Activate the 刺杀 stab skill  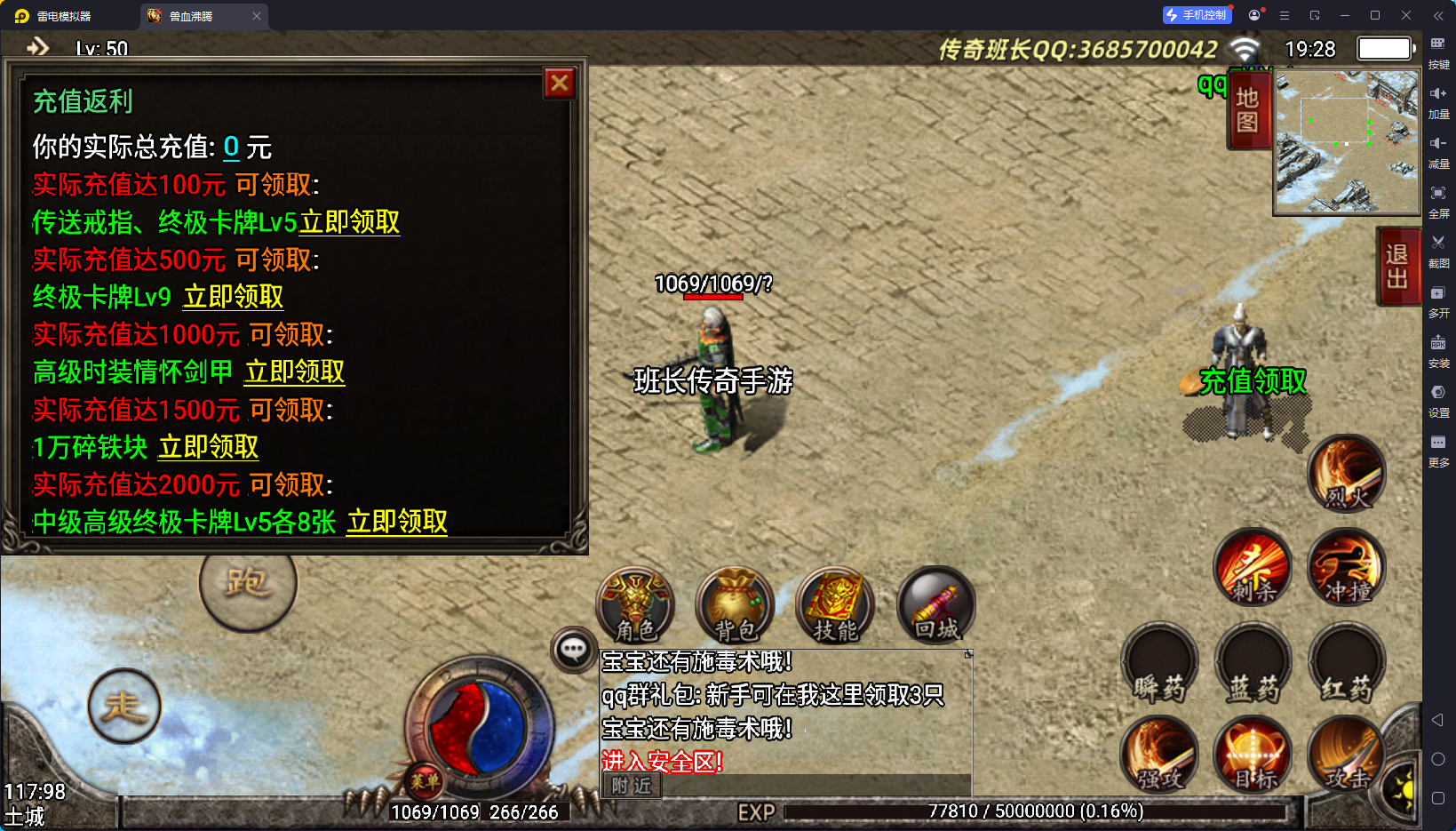click(x=1253, y=568)
